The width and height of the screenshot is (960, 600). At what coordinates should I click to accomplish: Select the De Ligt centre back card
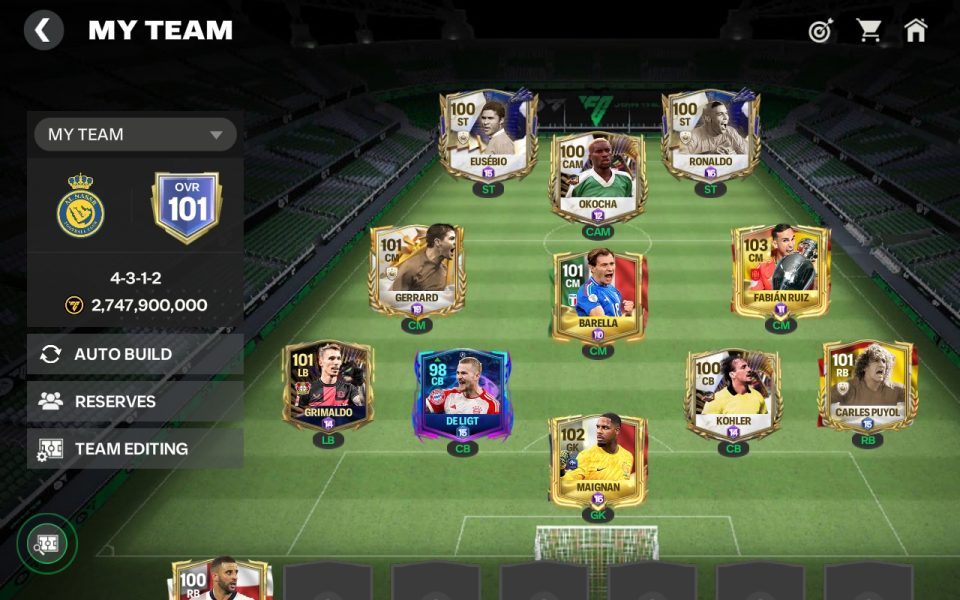click(462, 394)
